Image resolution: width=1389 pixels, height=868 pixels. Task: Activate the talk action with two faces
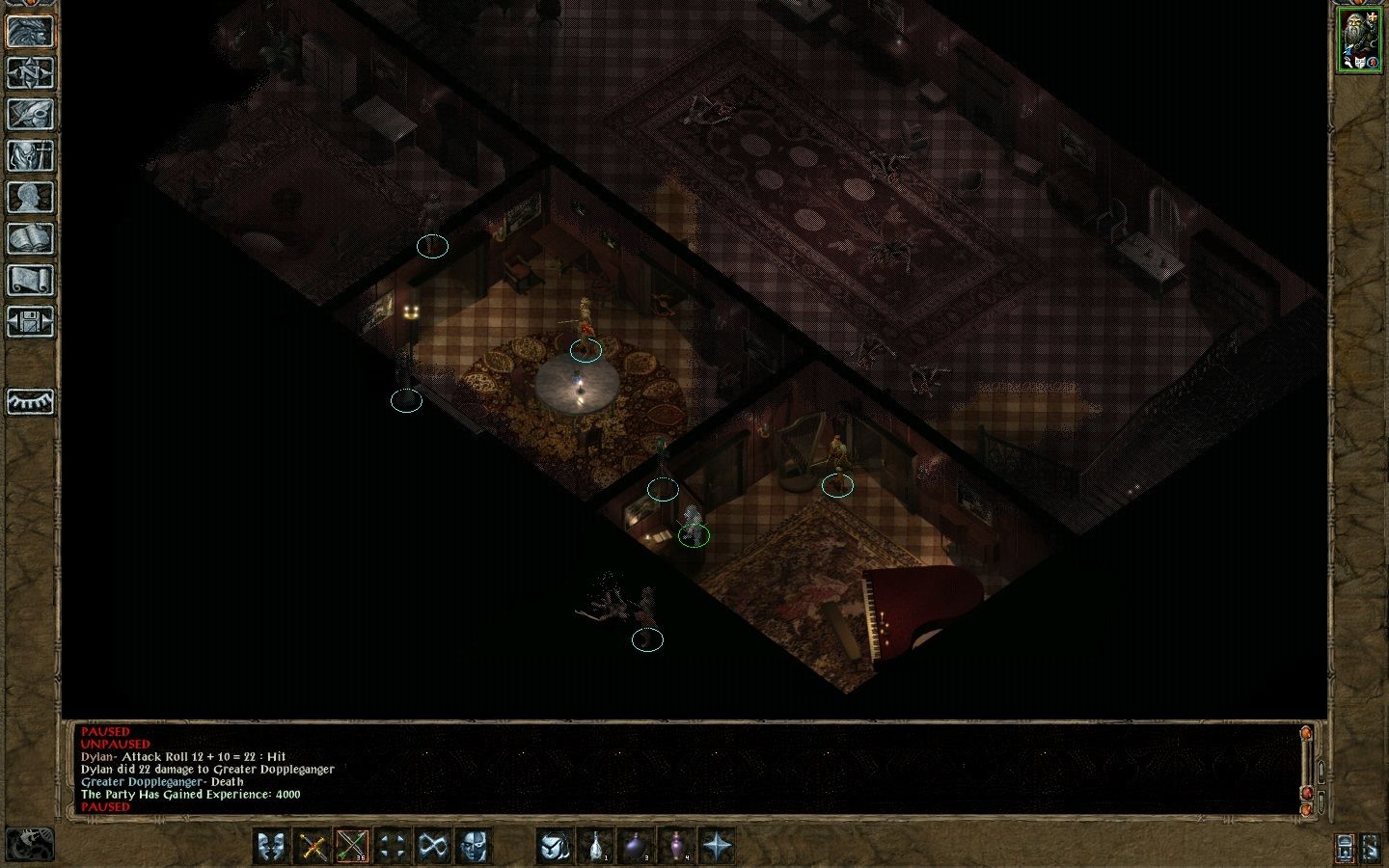[273, 846]
